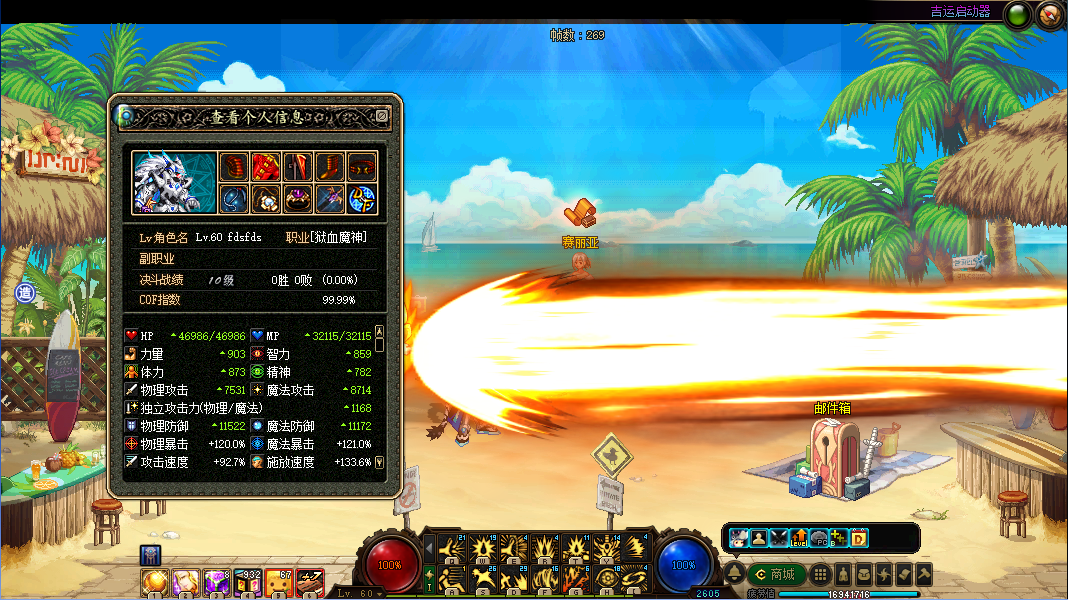Close the personal info window
Image resolution: width=1068 pixels, height=600 pixels.
coord(381,116)
